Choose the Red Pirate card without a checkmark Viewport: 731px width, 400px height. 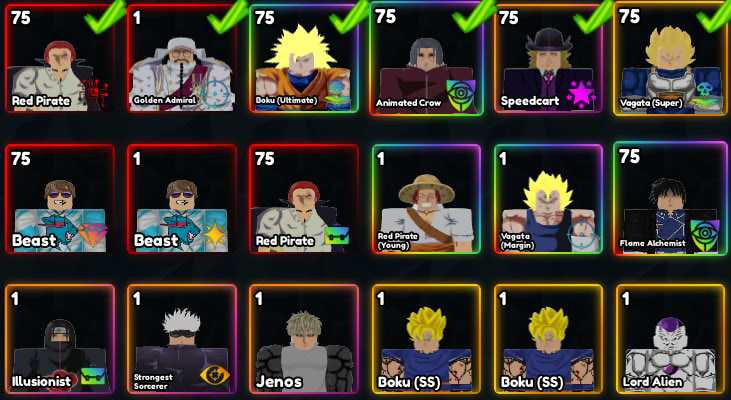coord(305,198)
